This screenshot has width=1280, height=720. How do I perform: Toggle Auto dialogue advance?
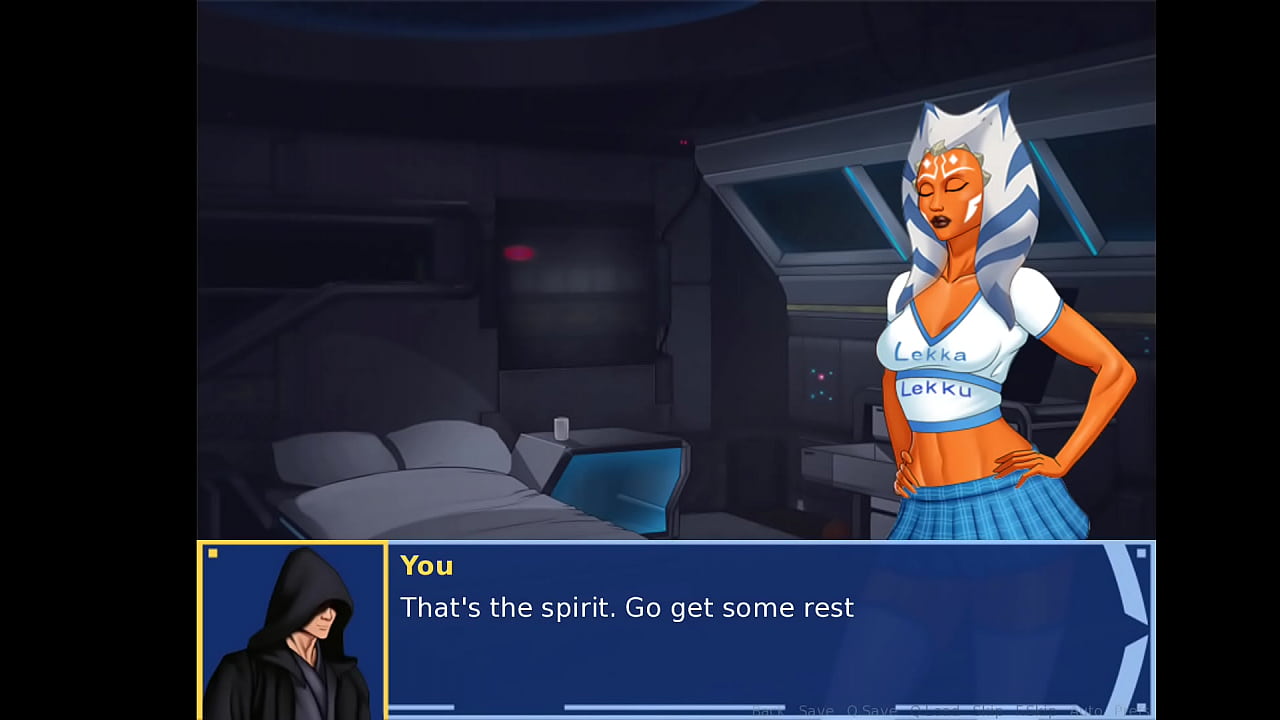(x=1085, y=711)
